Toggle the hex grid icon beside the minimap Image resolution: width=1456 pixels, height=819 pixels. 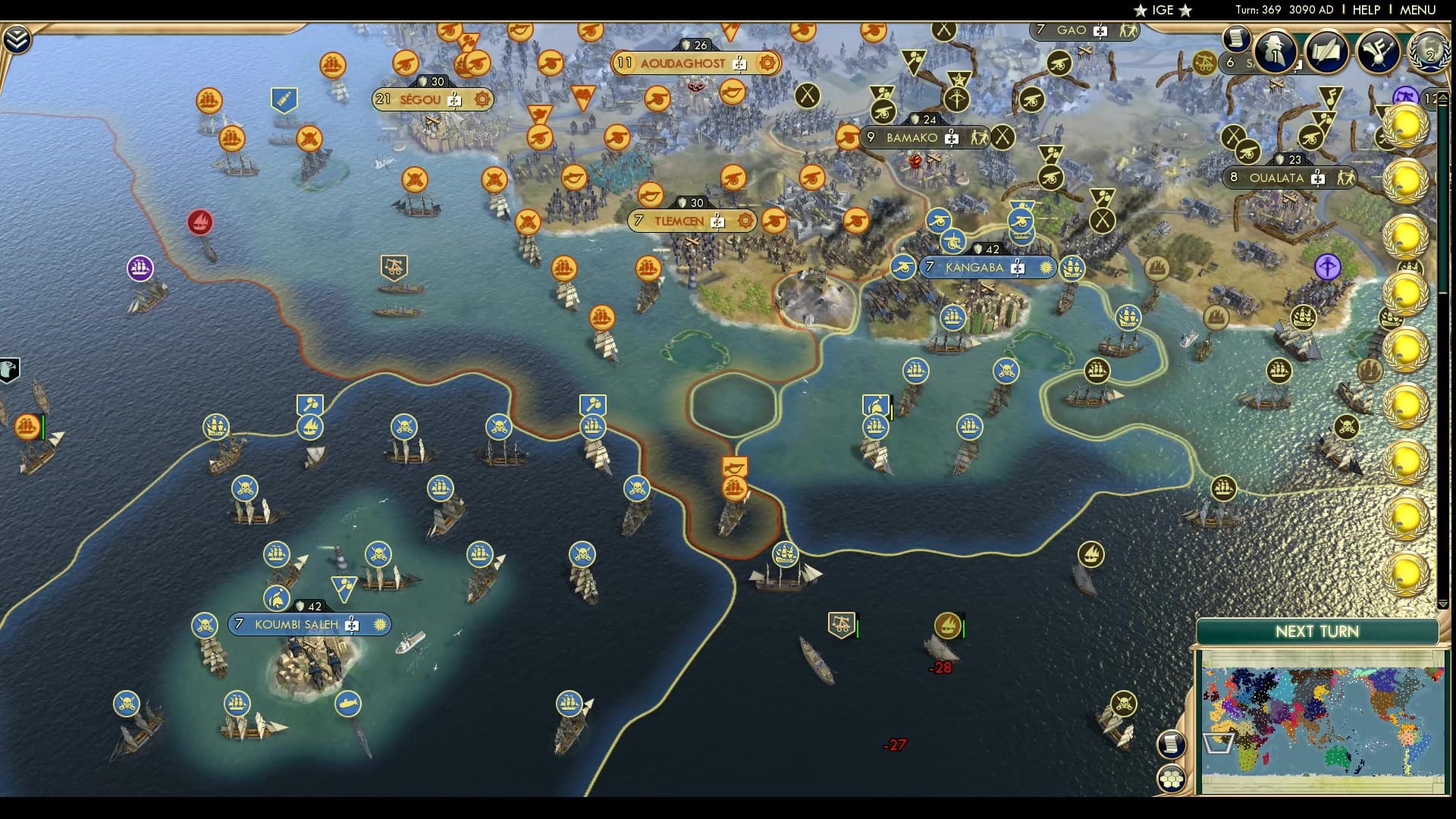[x=1172, y=778]
